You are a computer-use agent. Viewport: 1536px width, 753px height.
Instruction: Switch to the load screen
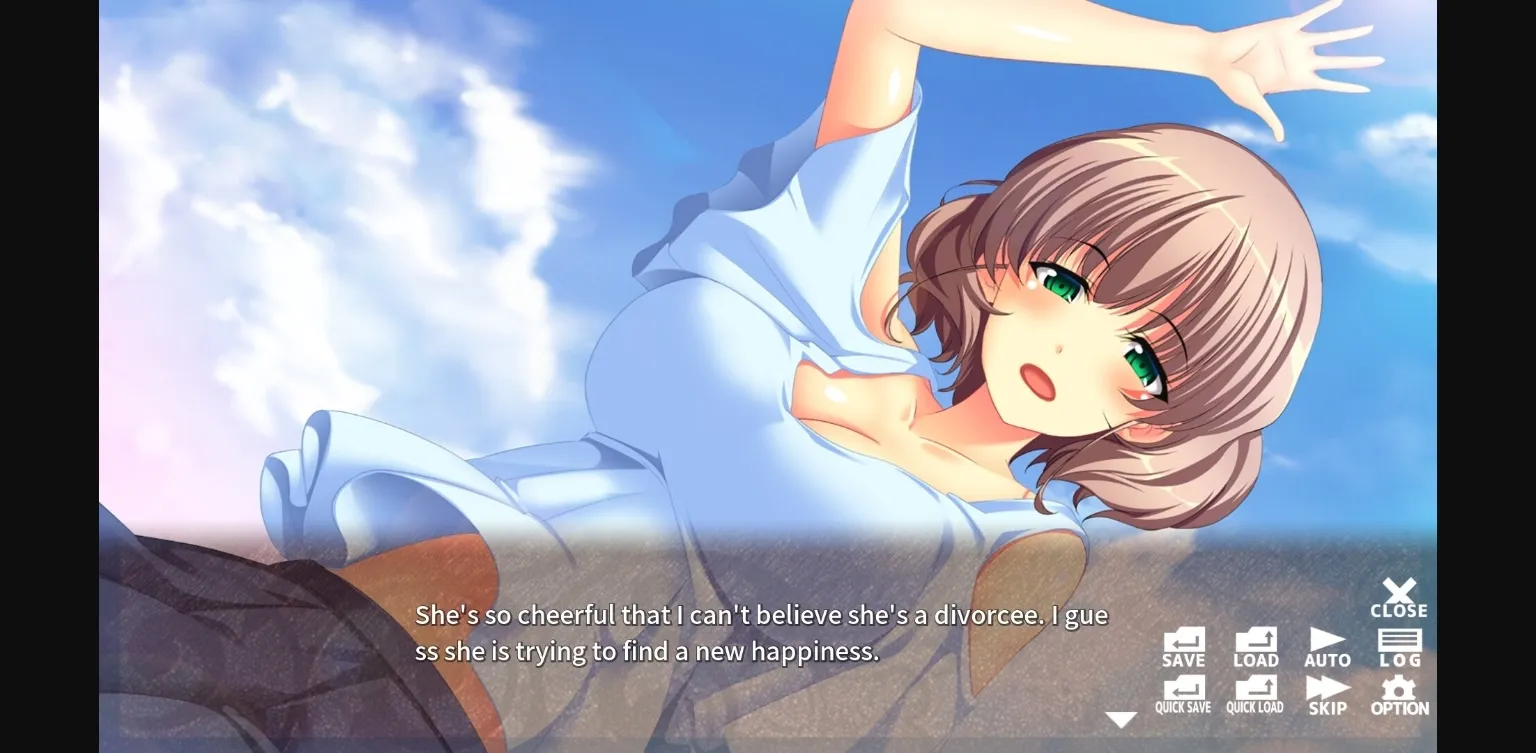point(1256,645)
